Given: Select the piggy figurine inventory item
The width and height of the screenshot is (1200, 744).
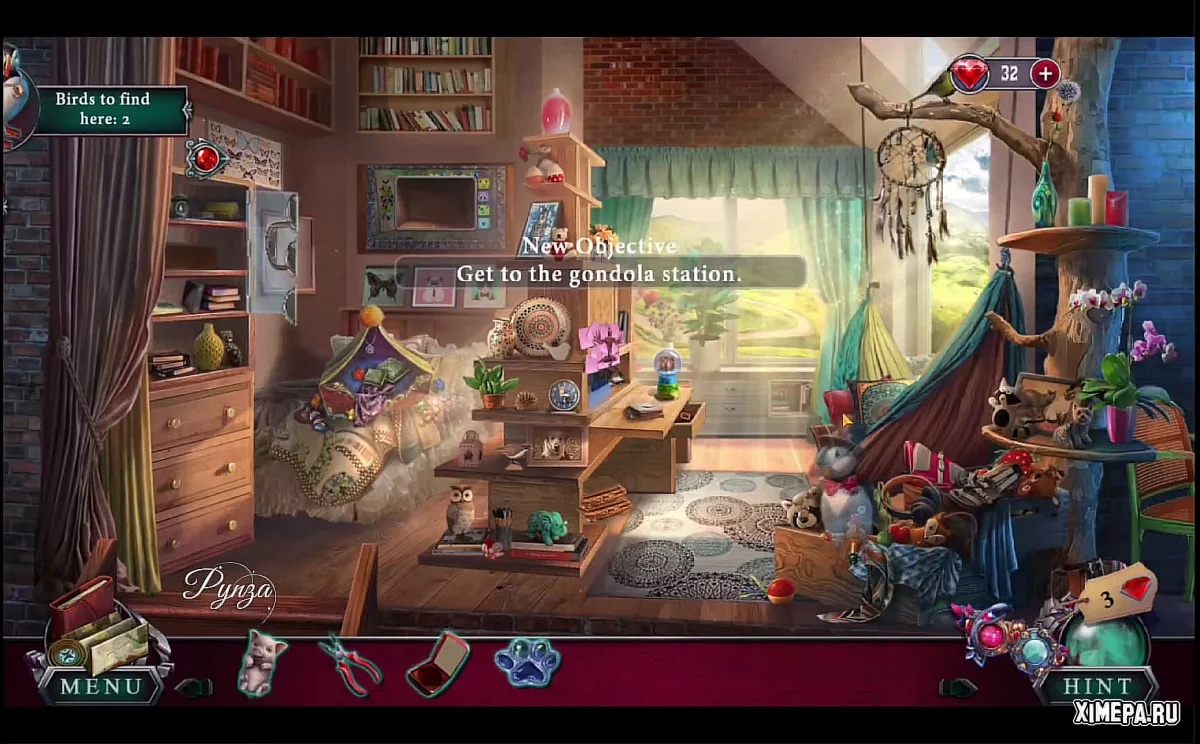Looking at the screenshot, I should point(263,663).
